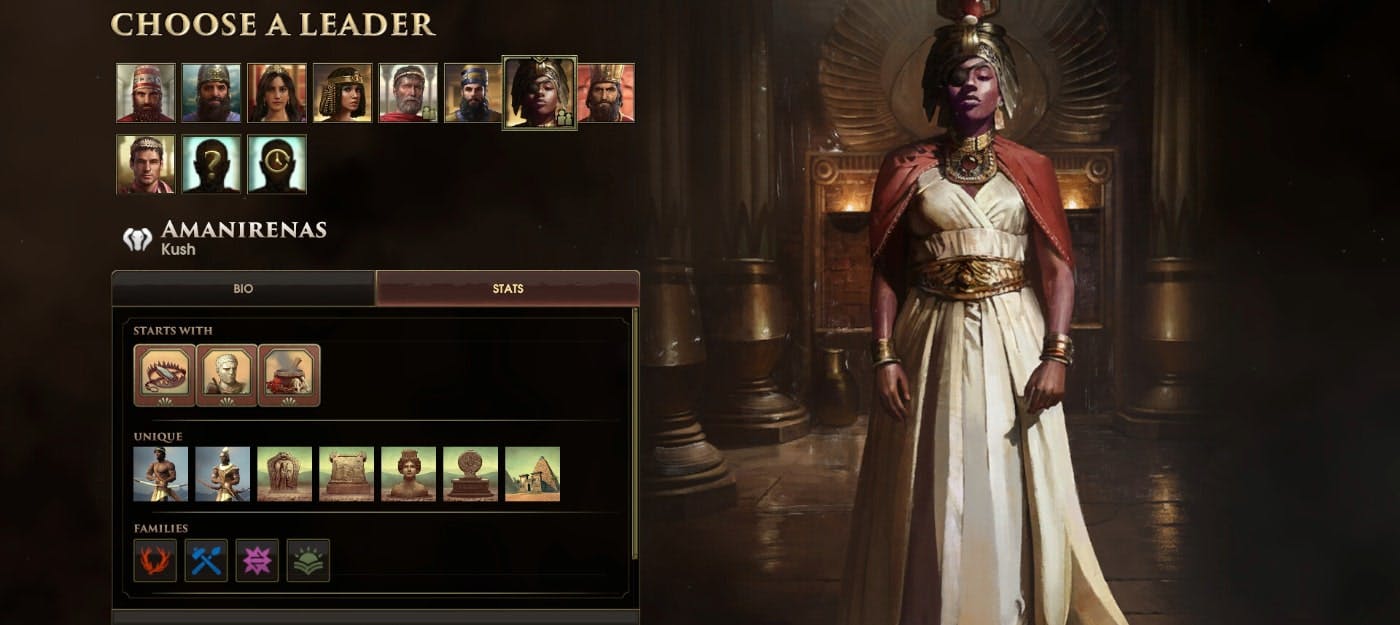The width and height of the screenshot is (1400, 625).
Task: Pick the bearded leader wearing a metal helmet
Action: point(211,93)
